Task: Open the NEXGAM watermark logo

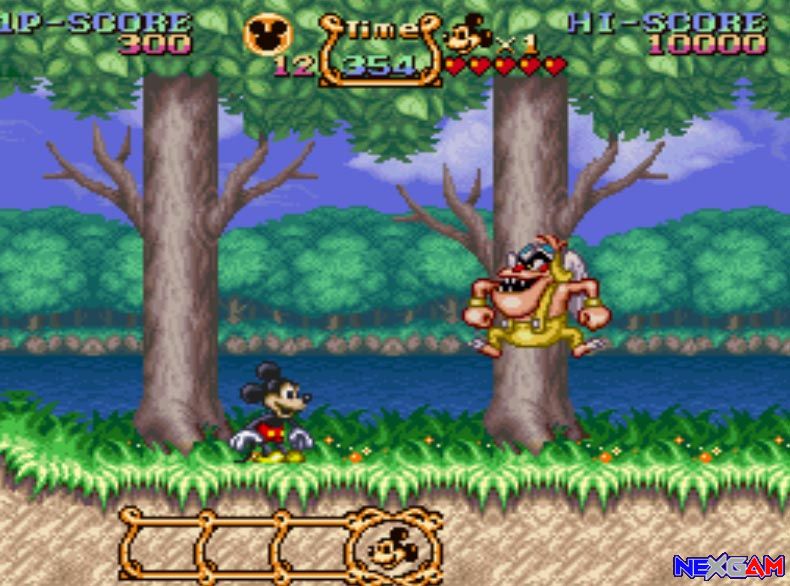Action: click(x=727, y=566)
